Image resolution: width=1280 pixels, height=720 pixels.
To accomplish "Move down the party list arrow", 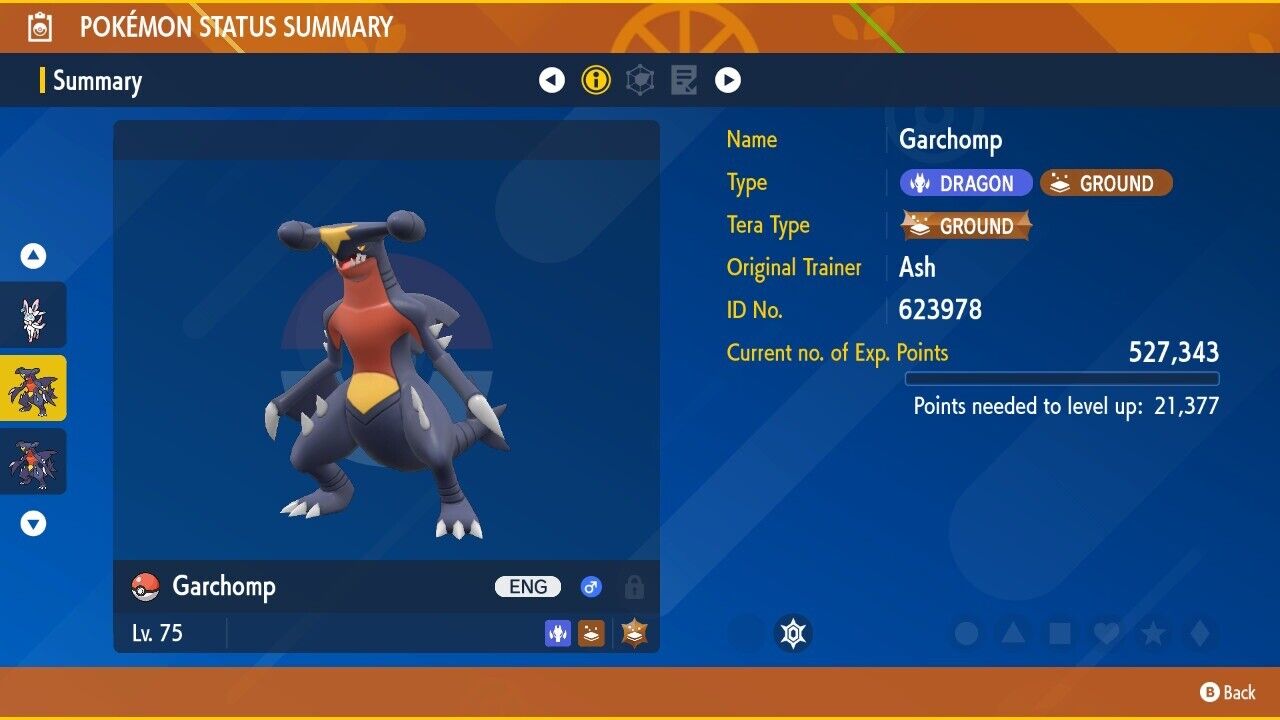I will tap(34, 523).
